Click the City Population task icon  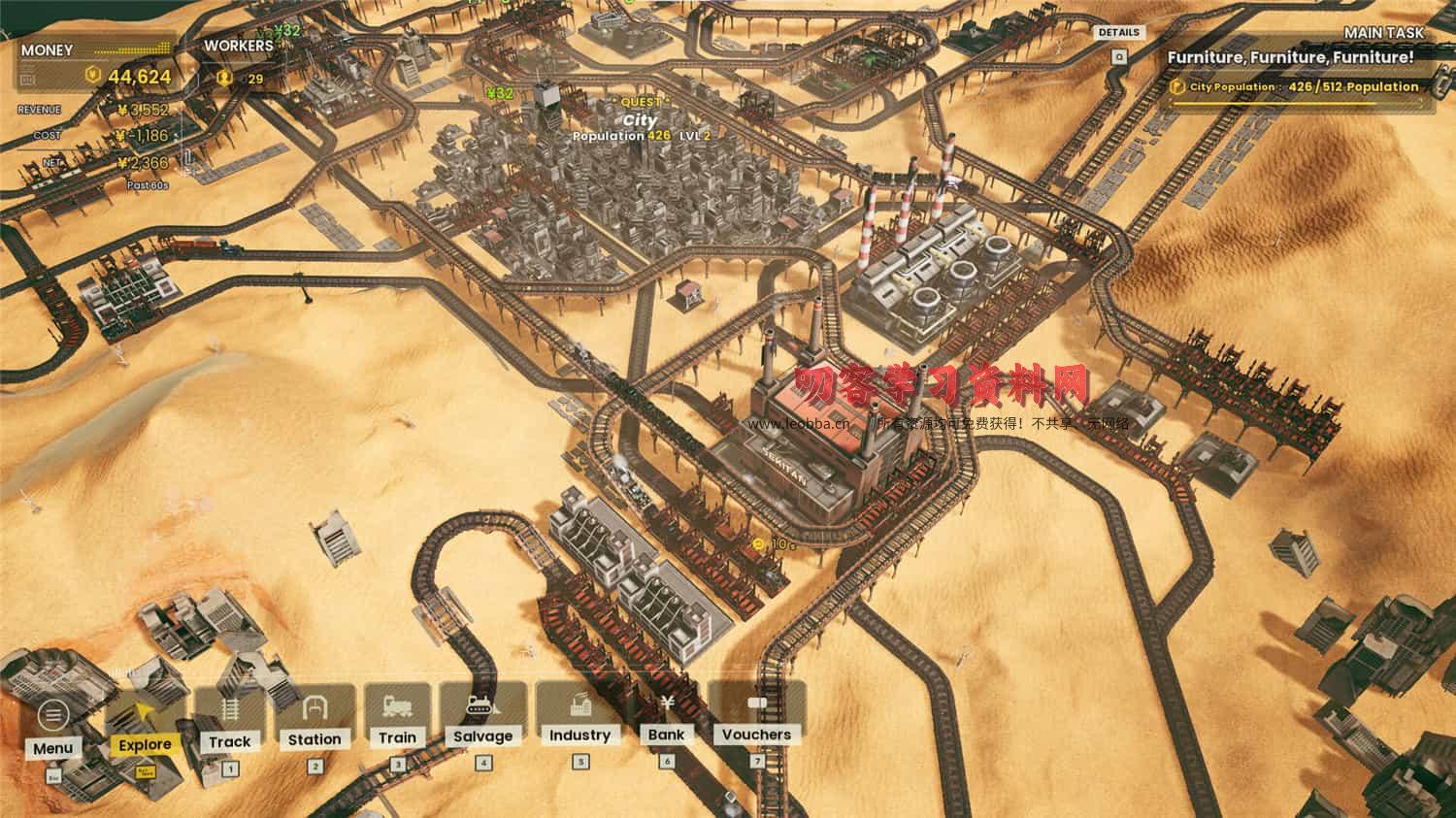click(x=1178, y=87)
